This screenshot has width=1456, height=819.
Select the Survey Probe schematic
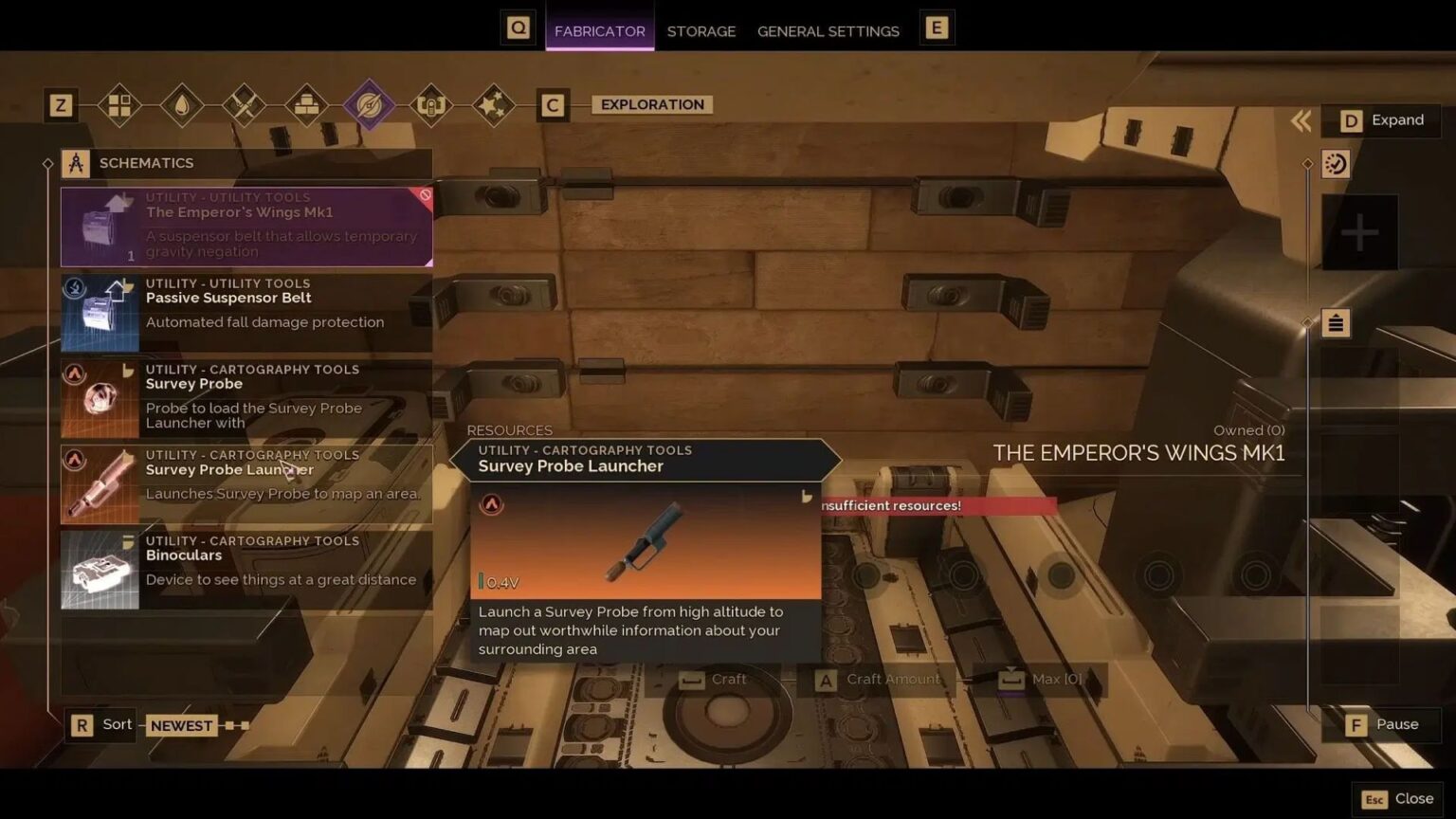tap(246, 398)
